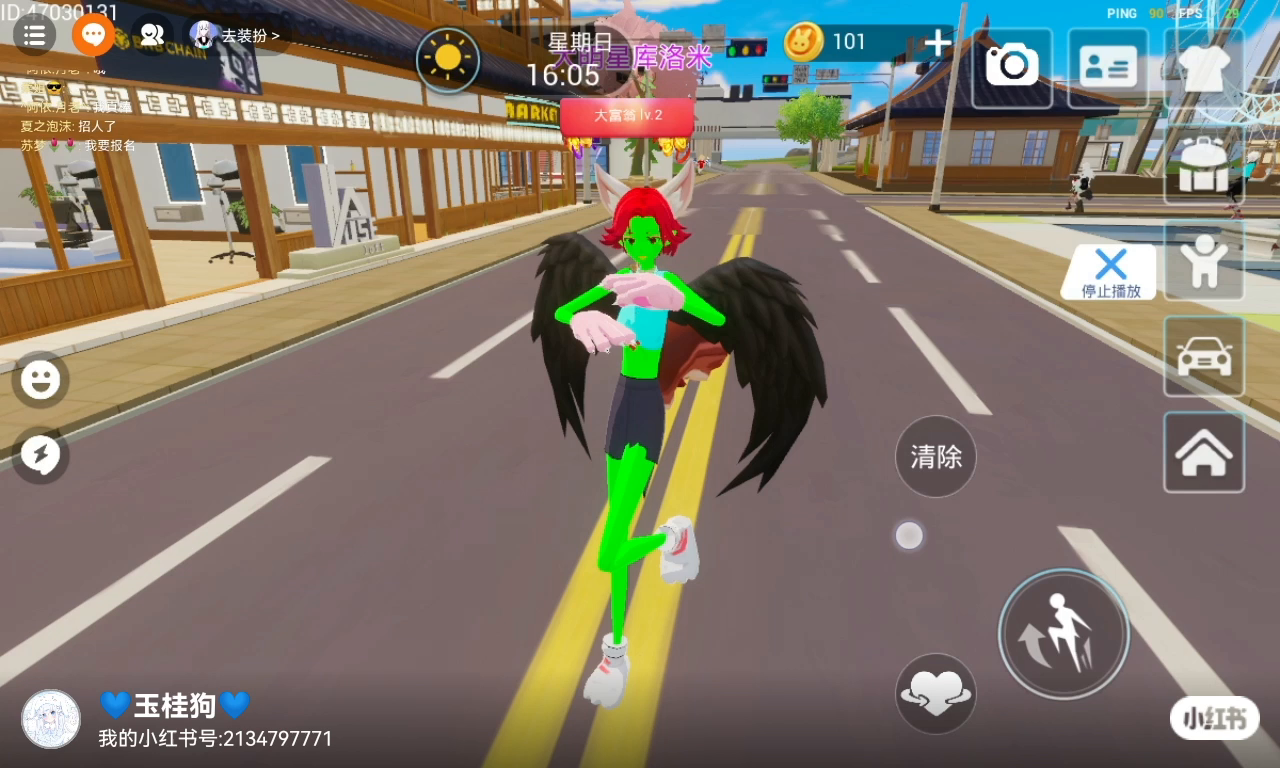Toggle the sun daytime icon
Screen dimensions: 1280x768
447,60
